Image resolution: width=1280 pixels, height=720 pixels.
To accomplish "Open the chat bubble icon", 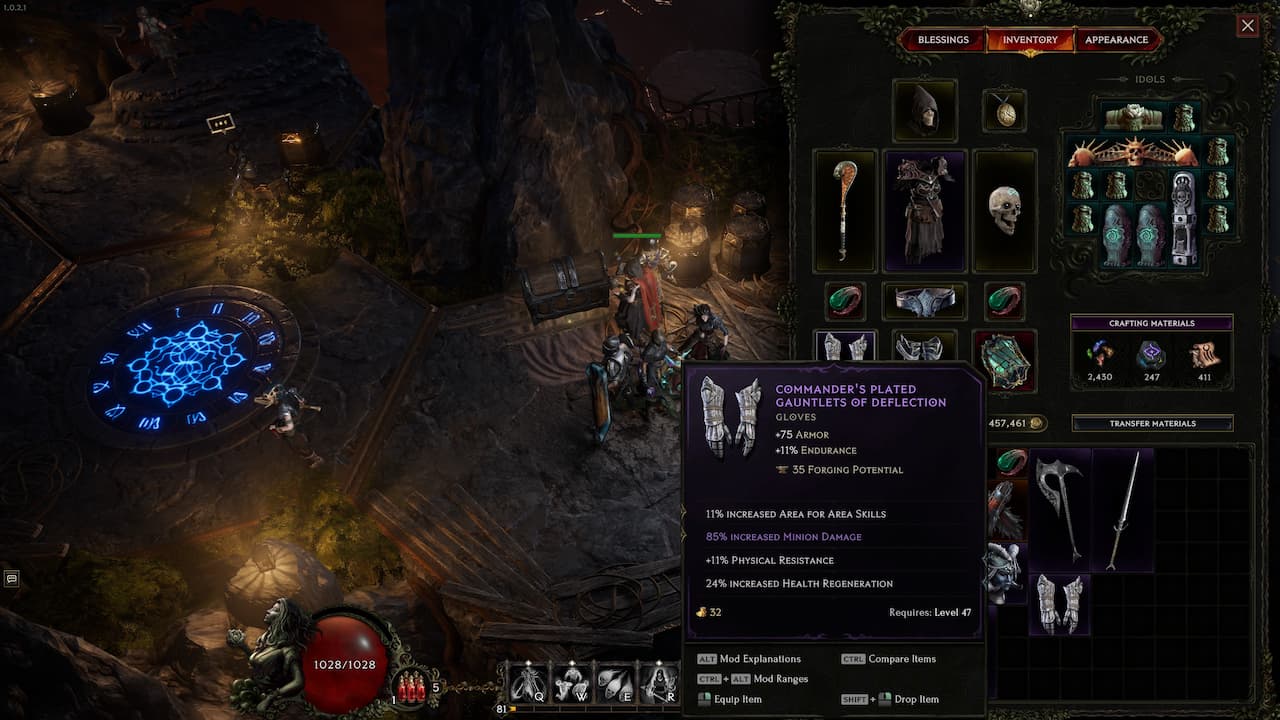I will [x=12, y=578].
